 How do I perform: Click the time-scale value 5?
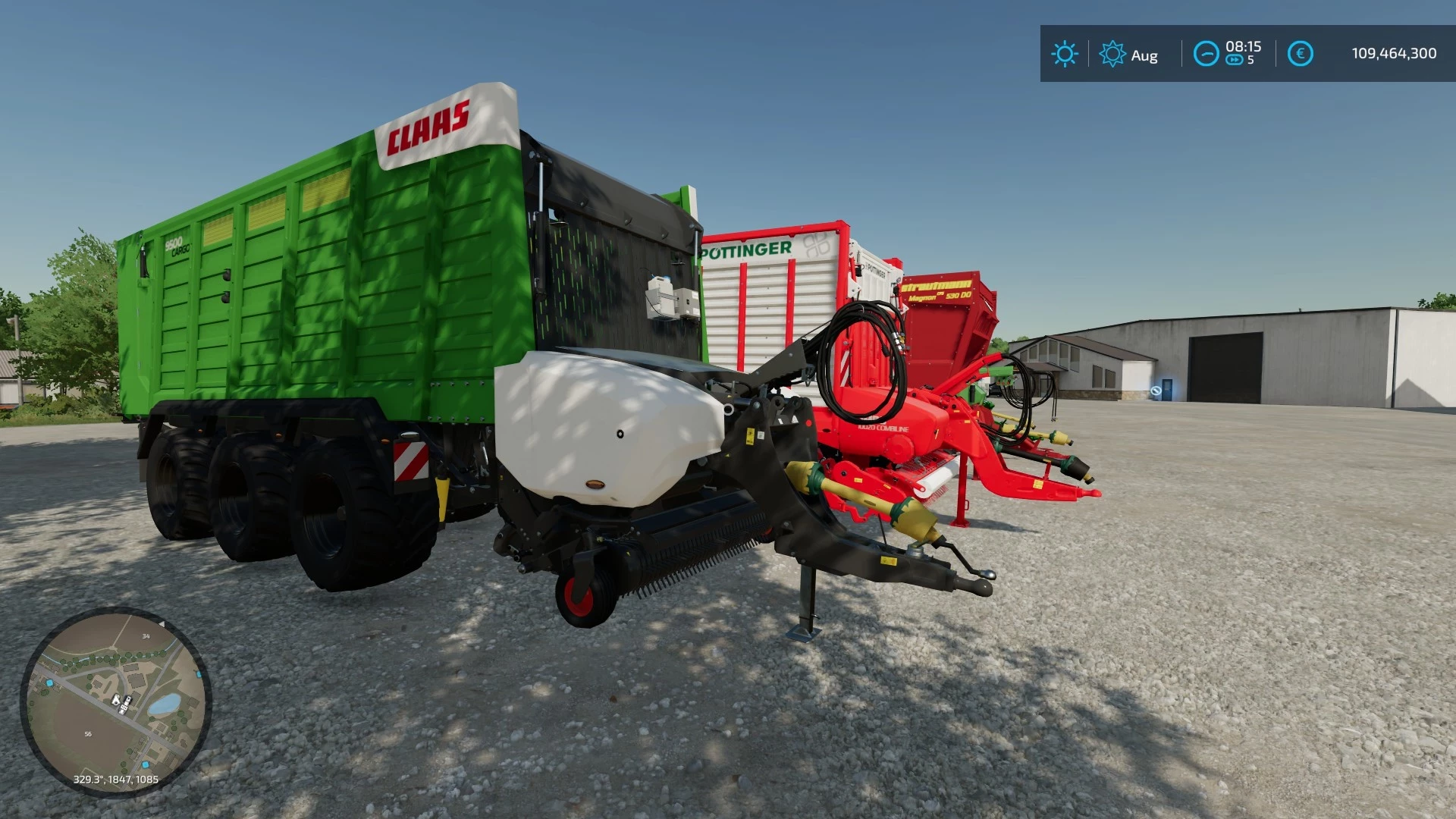(x=1251, y=59)
